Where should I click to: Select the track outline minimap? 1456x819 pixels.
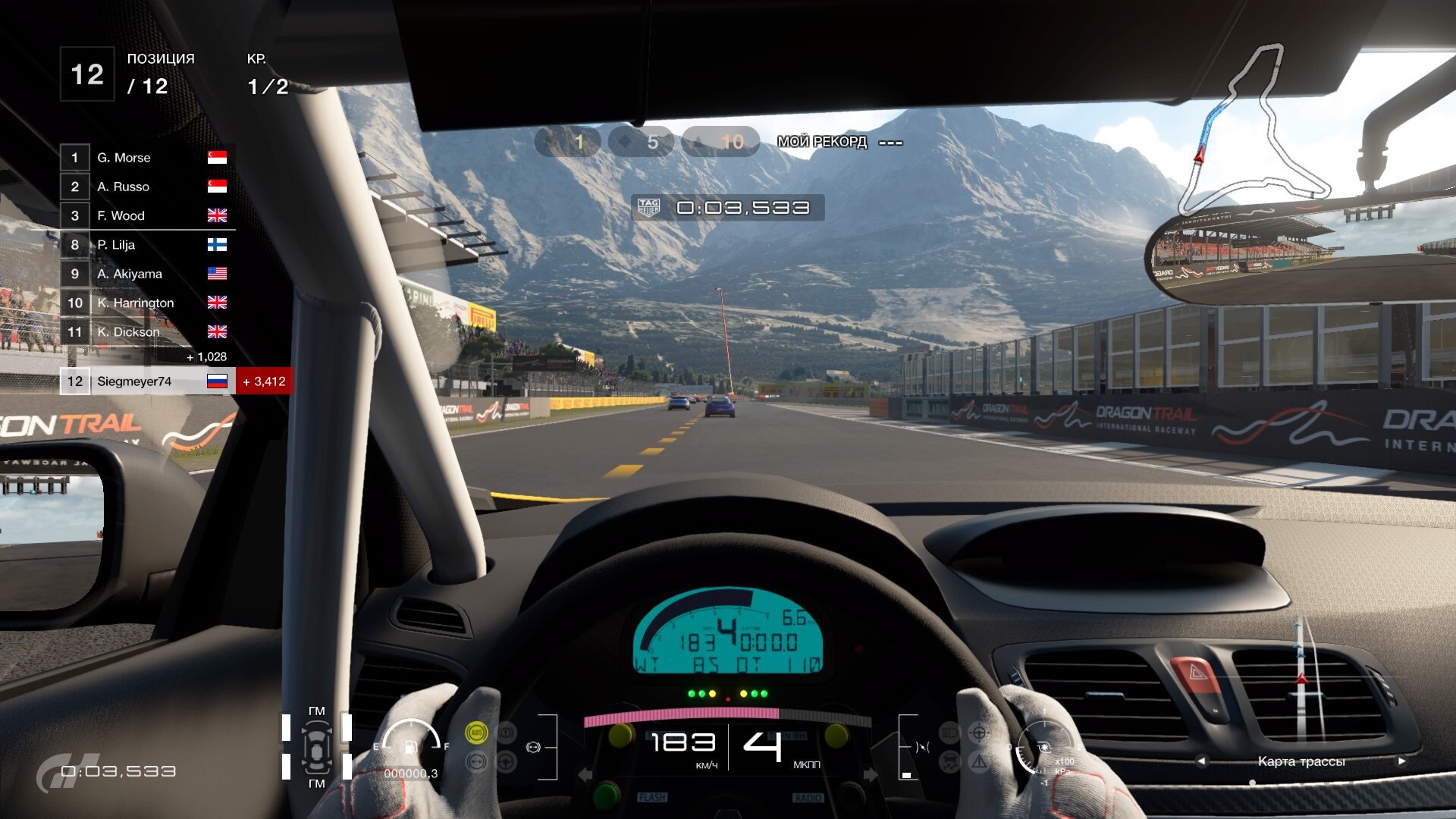coord(1251,129)
